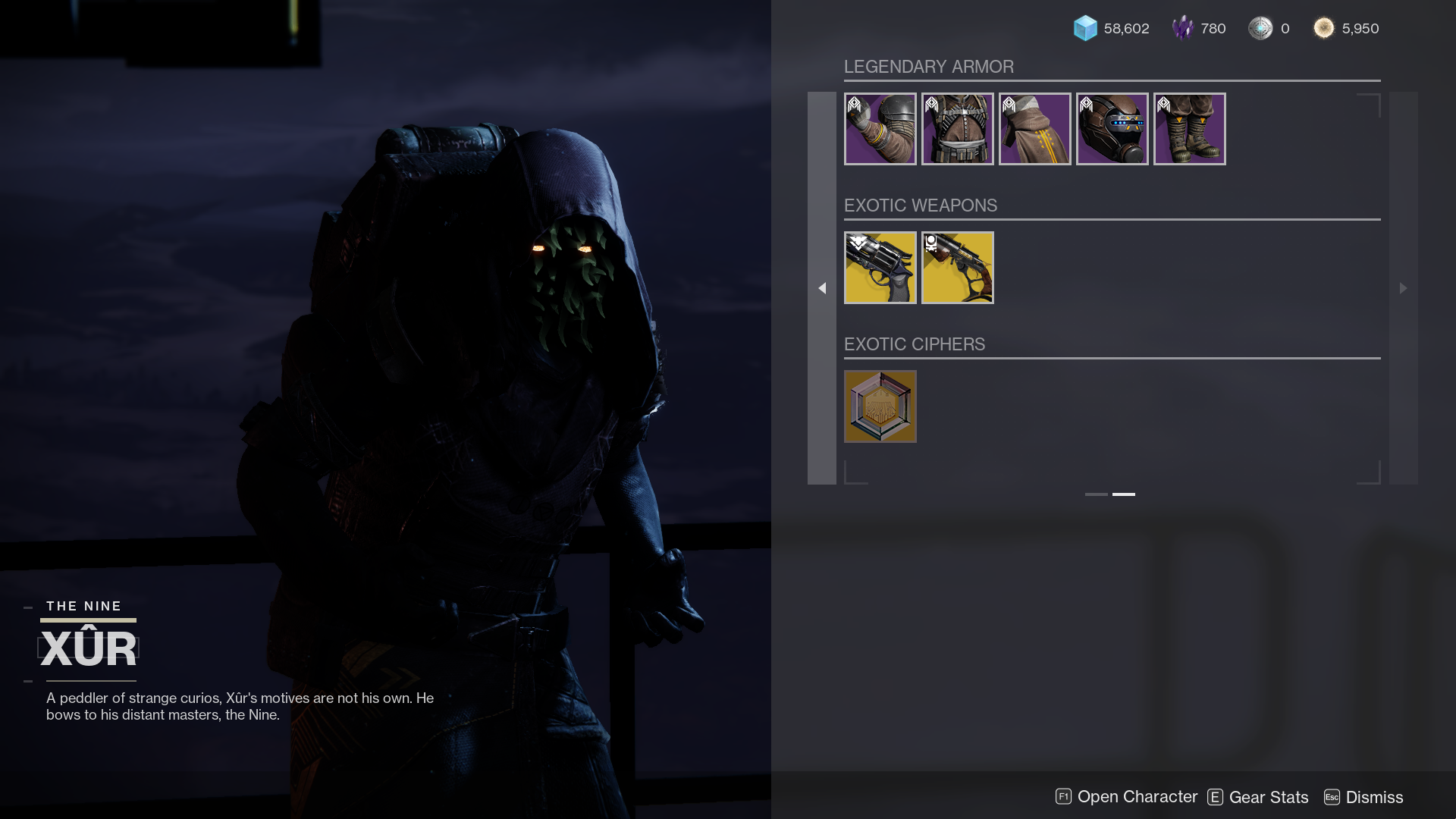This screenshot has height=819, width=1456.
Task: Click the right page arrow
Action: [1403, 288]
